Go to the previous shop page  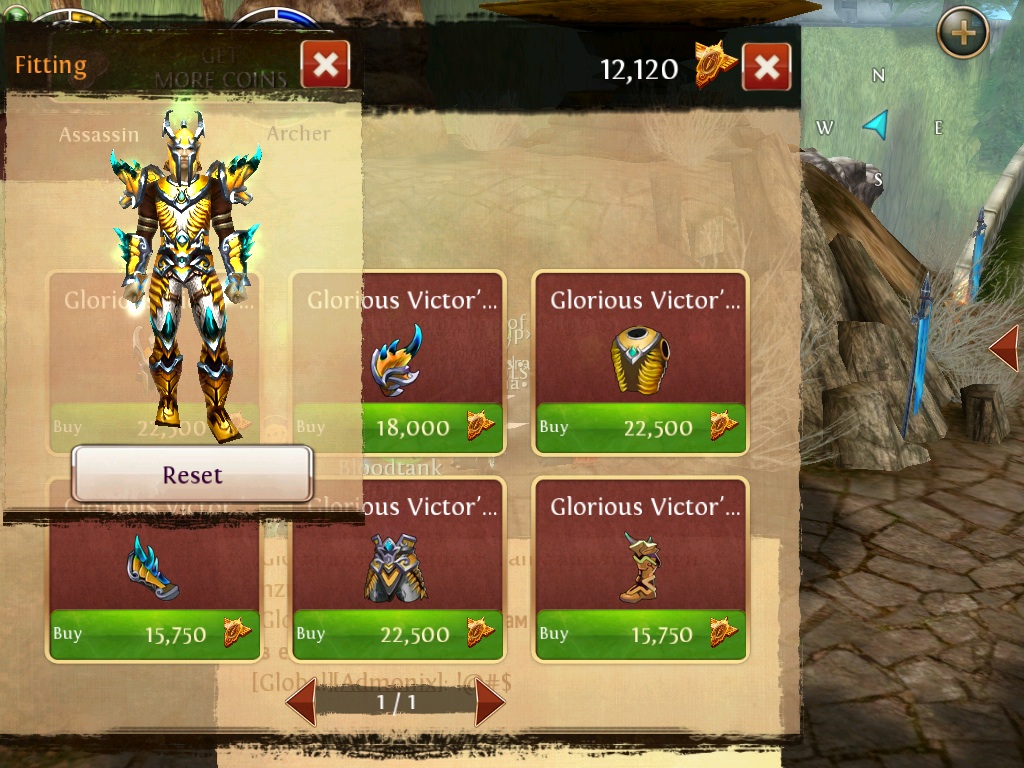(302, 702)
